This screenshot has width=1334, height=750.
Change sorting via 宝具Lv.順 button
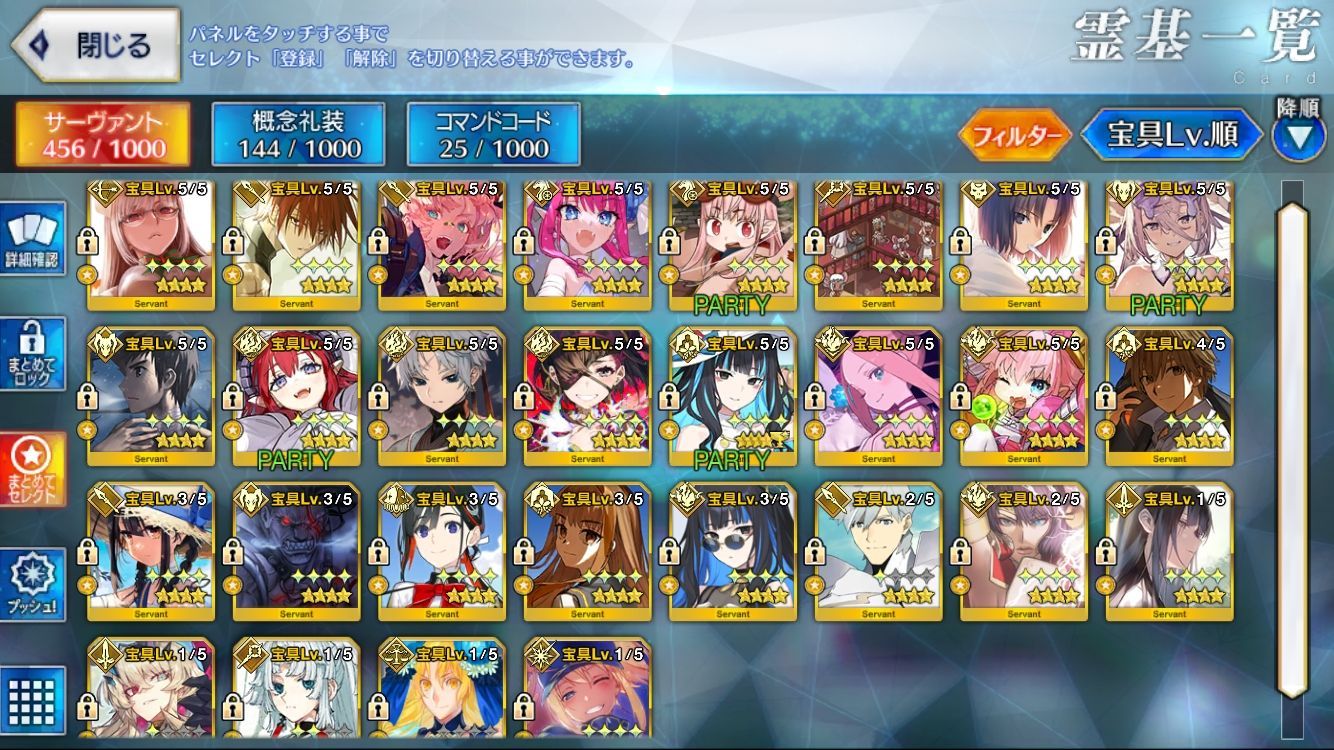(1171, 136)
